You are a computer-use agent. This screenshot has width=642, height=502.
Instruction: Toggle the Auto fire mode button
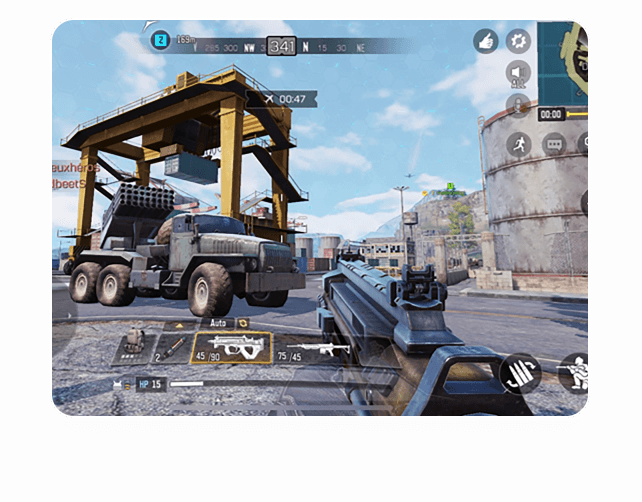pos(217,323)
